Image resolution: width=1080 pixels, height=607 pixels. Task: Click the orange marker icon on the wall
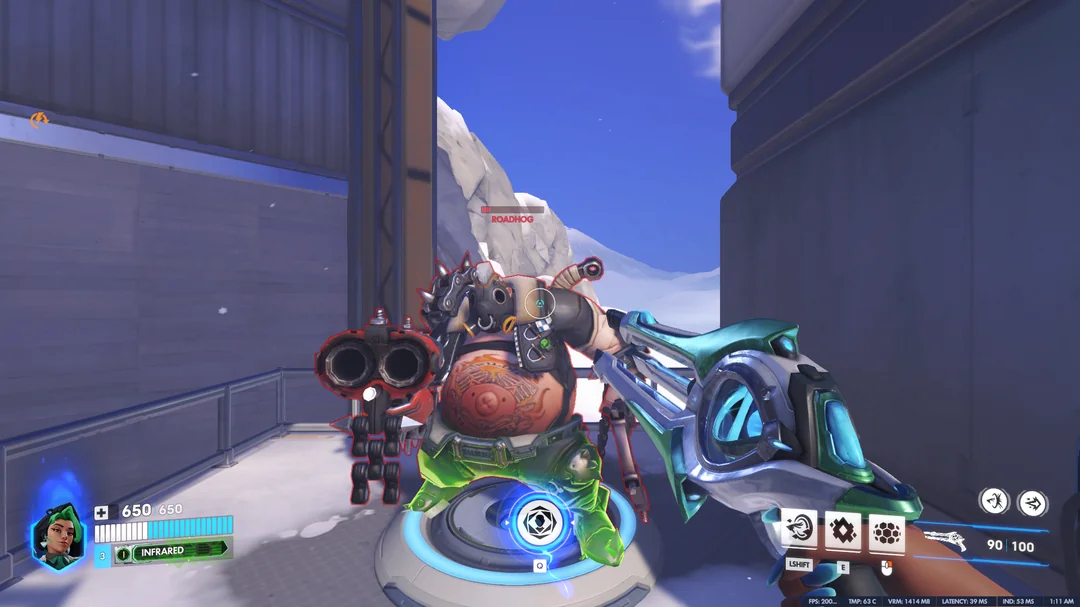coord(38,121)
